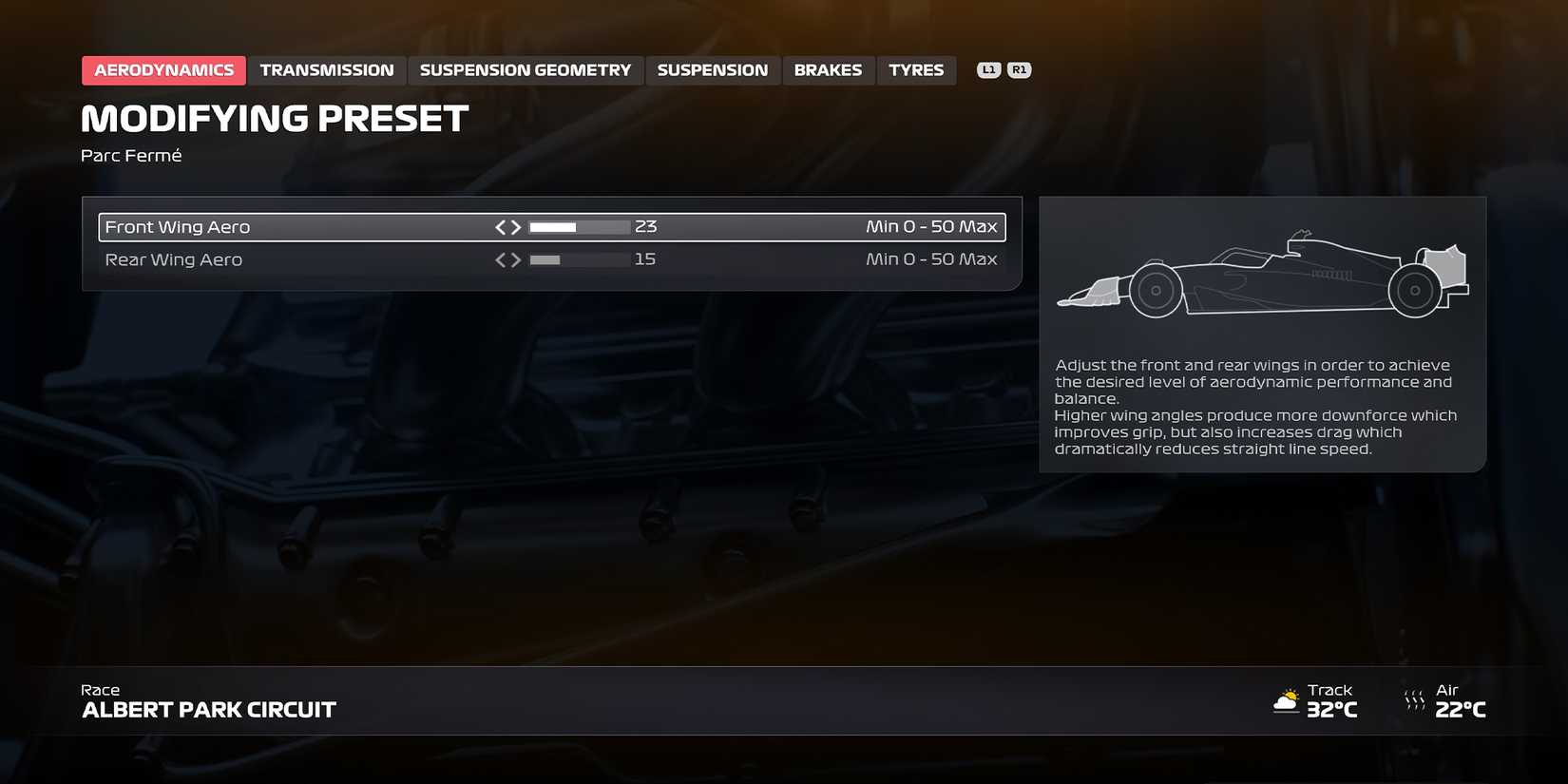This screenshot has width=1568, height=784.
Task: Click the L1 shoulder button icon
Action: (x=989, y=68)
